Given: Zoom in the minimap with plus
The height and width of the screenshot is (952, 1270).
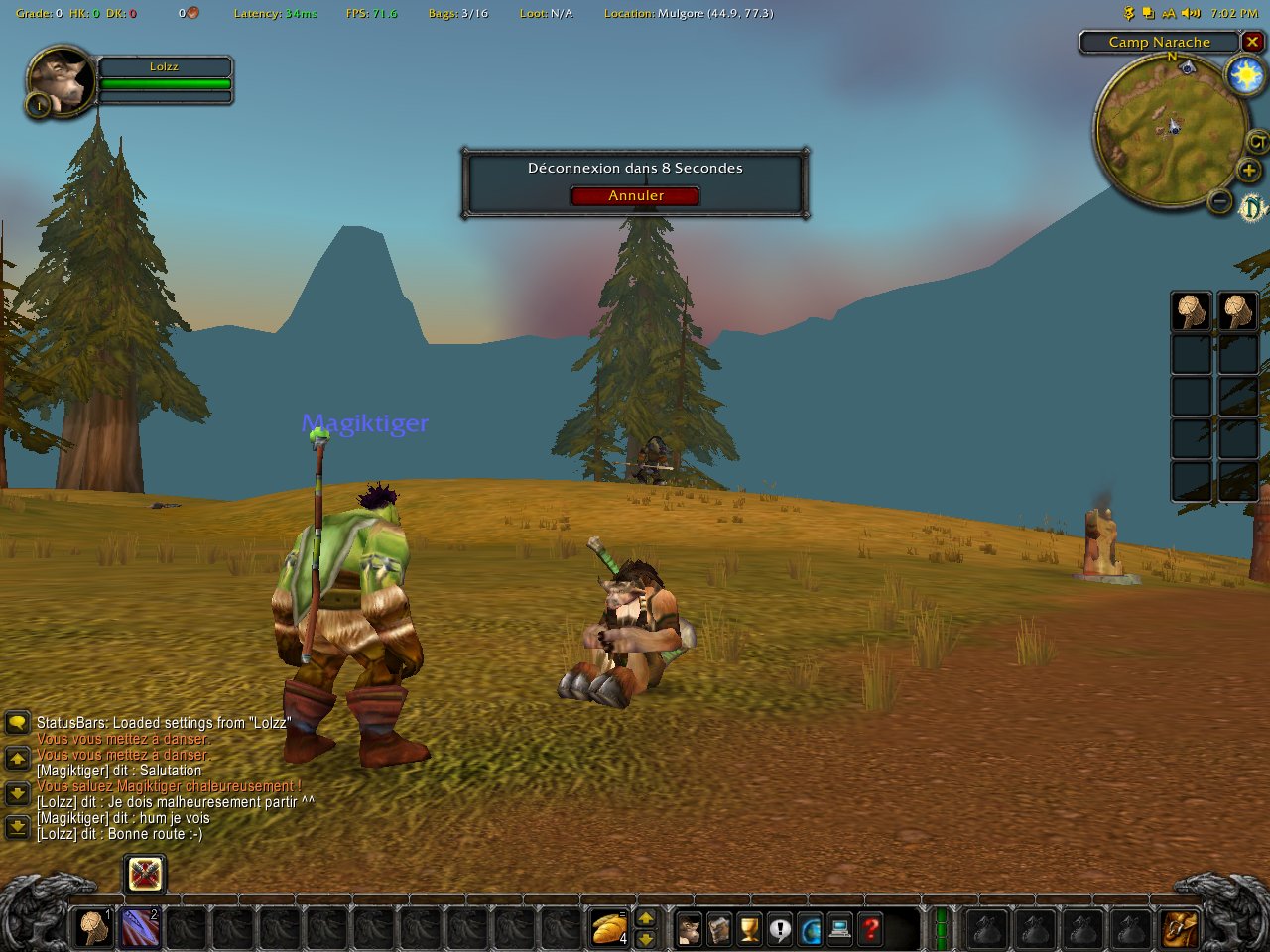Looking at the screenshot, I should [x=1248, y=171].
